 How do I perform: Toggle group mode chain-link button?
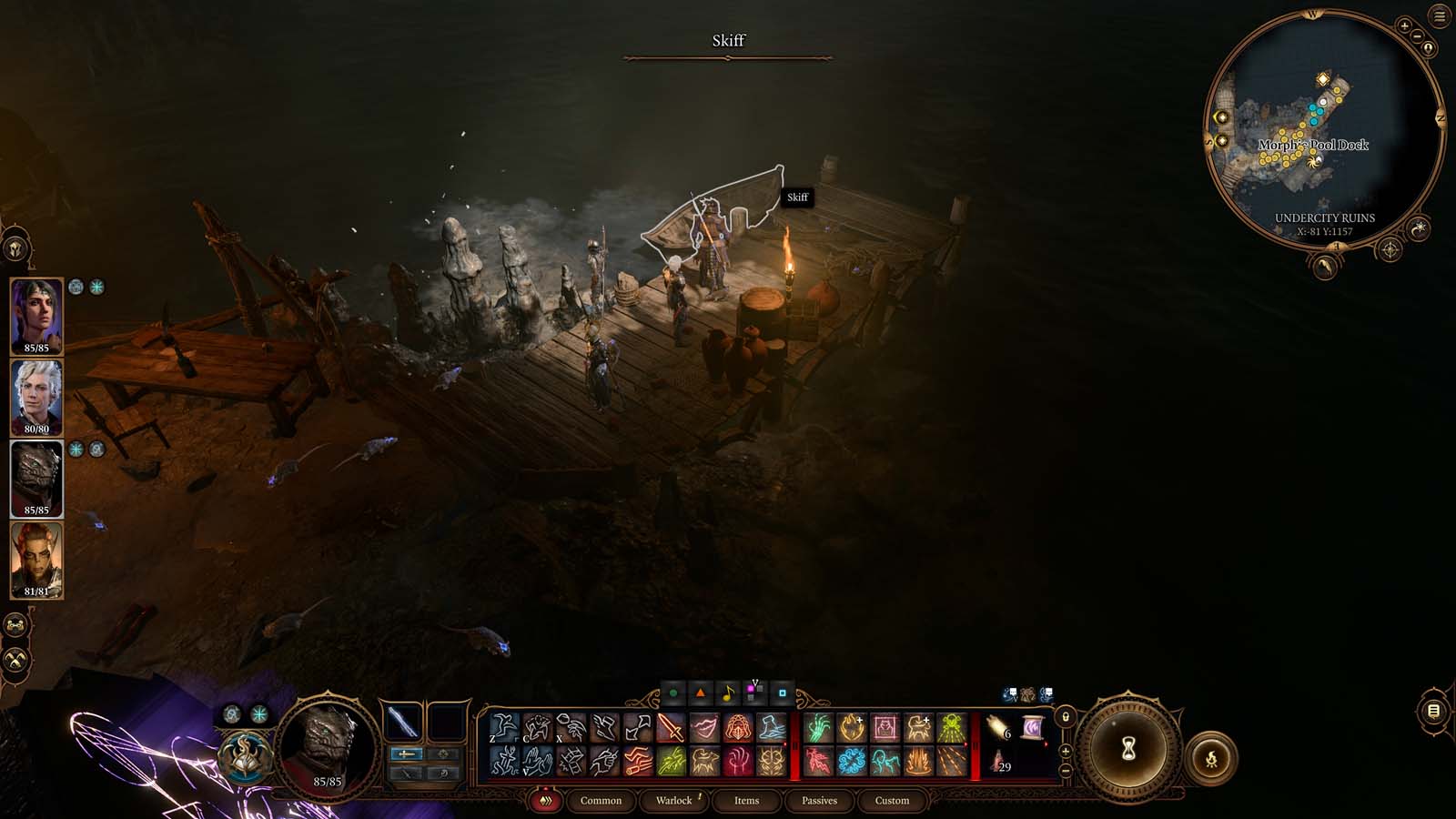(x=15, y=625)
